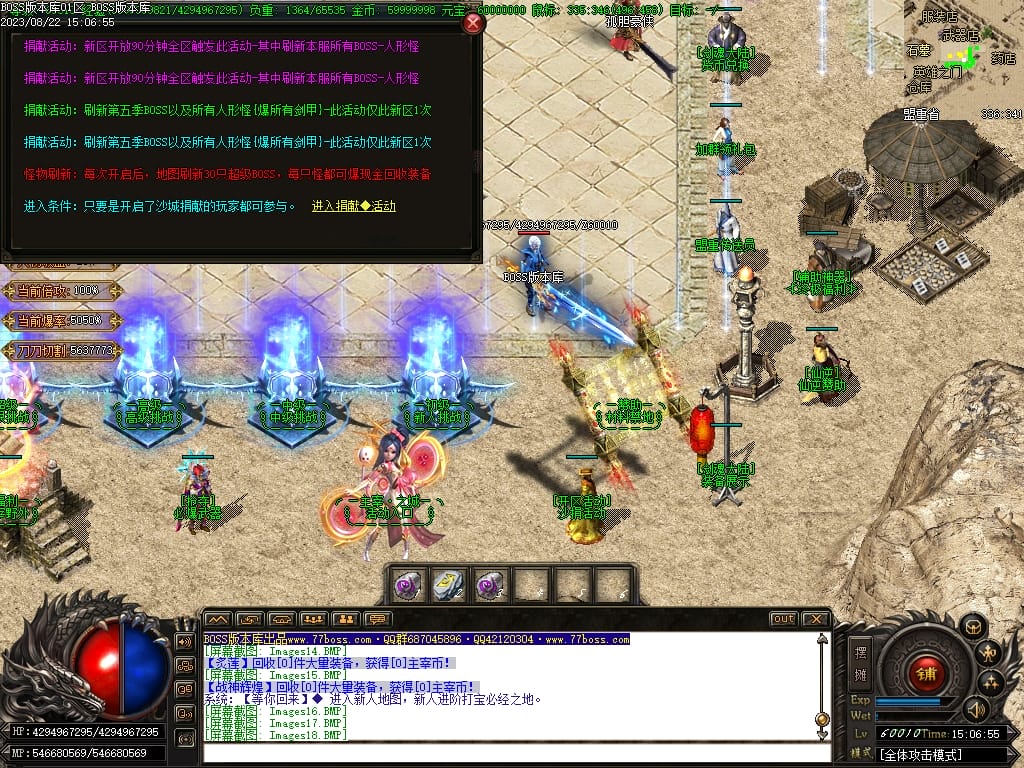Click the chat panel's out button
Screen dimensions: 1024x768
point(784,619)
